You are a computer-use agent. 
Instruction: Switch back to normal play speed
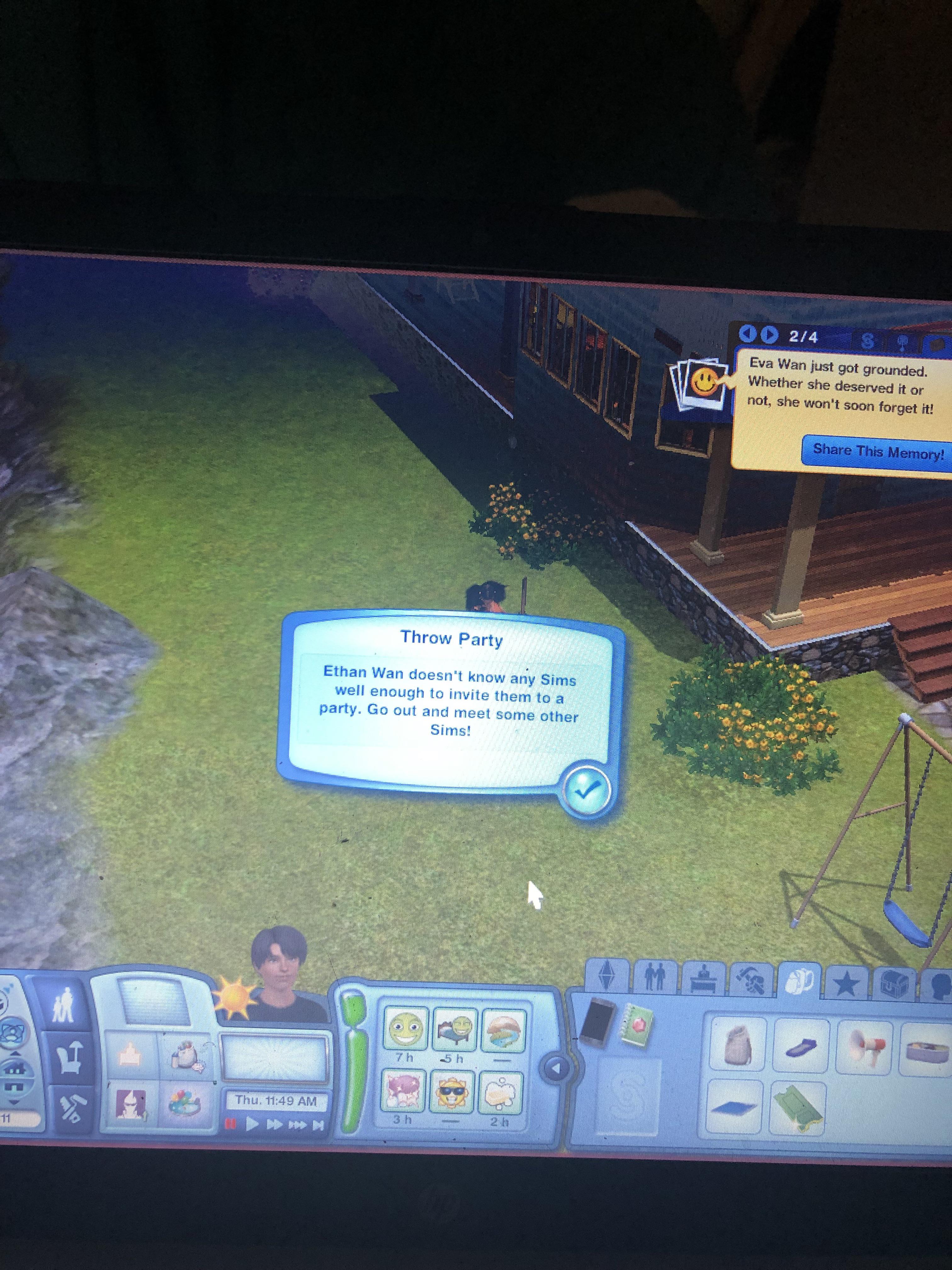point(252,1124)
